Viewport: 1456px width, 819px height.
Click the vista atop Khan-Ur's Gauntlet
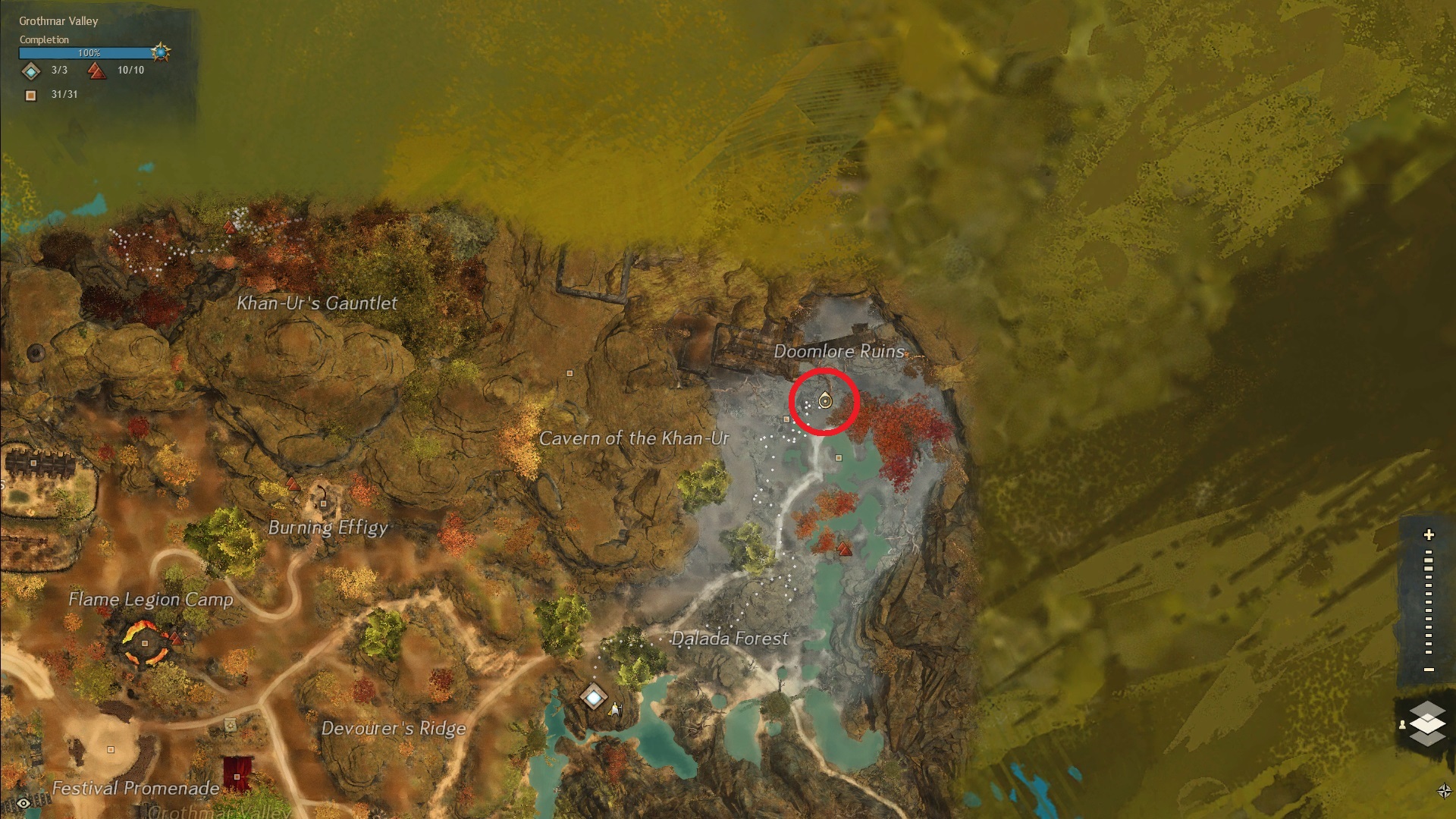(x=231, y=227)
